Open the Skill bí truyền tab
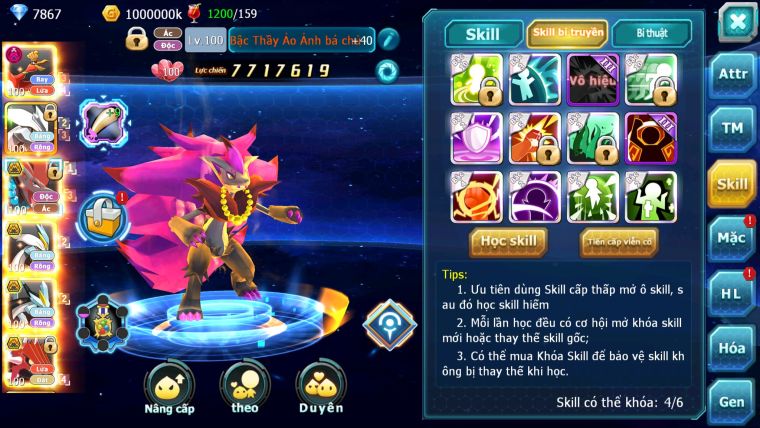760x428 pixels. coord(567,33)
